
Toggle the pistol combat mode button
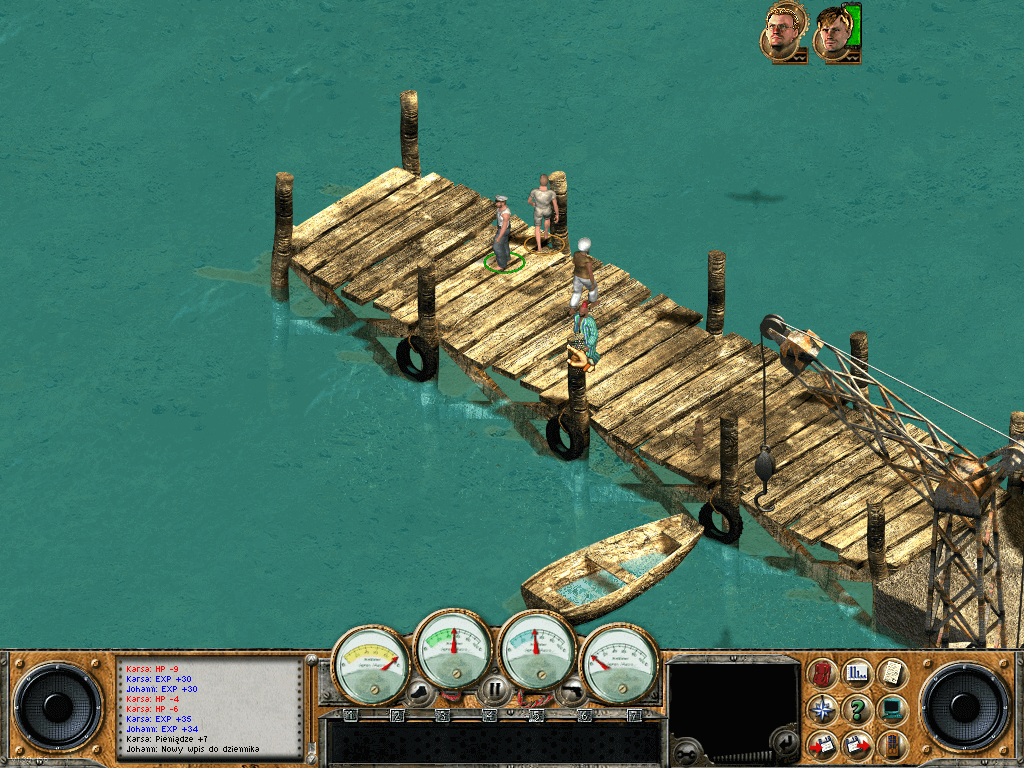[x=570, y=689]
